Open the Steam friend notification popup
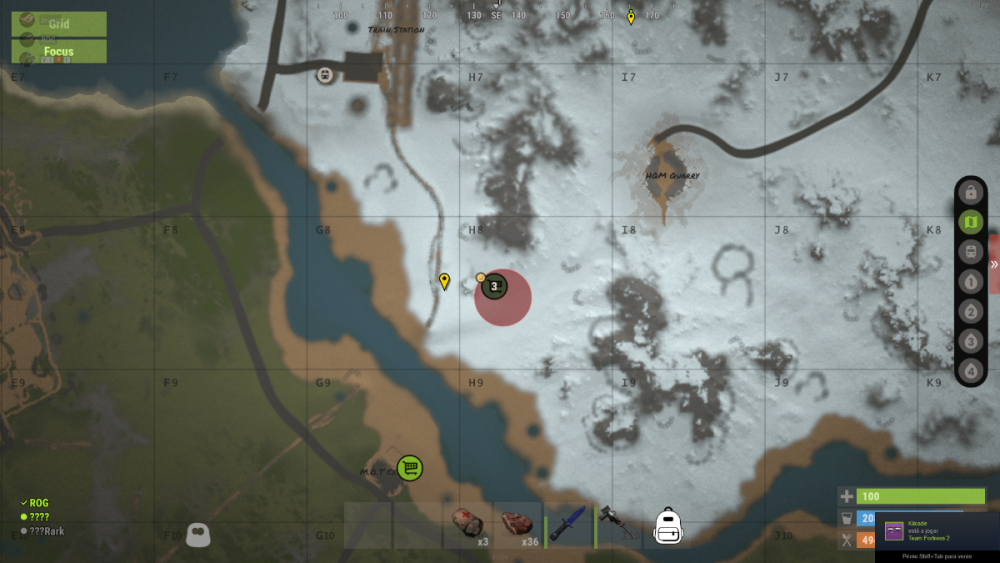Screen dimensions: 1000x563 pyautogui.click(x=937, y=531)
